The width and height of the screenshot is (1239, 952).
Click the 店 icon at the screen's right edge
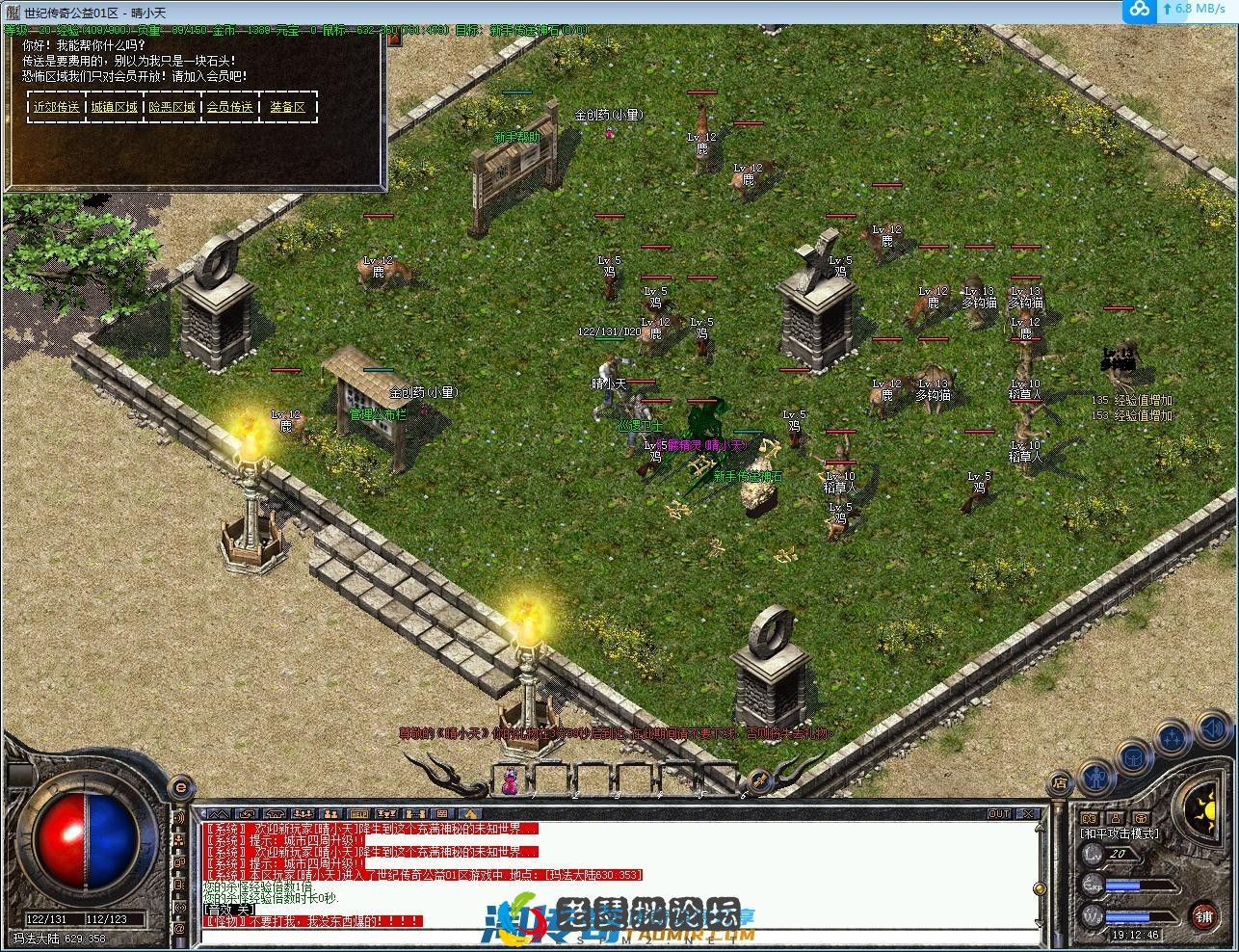(1063, 781)
